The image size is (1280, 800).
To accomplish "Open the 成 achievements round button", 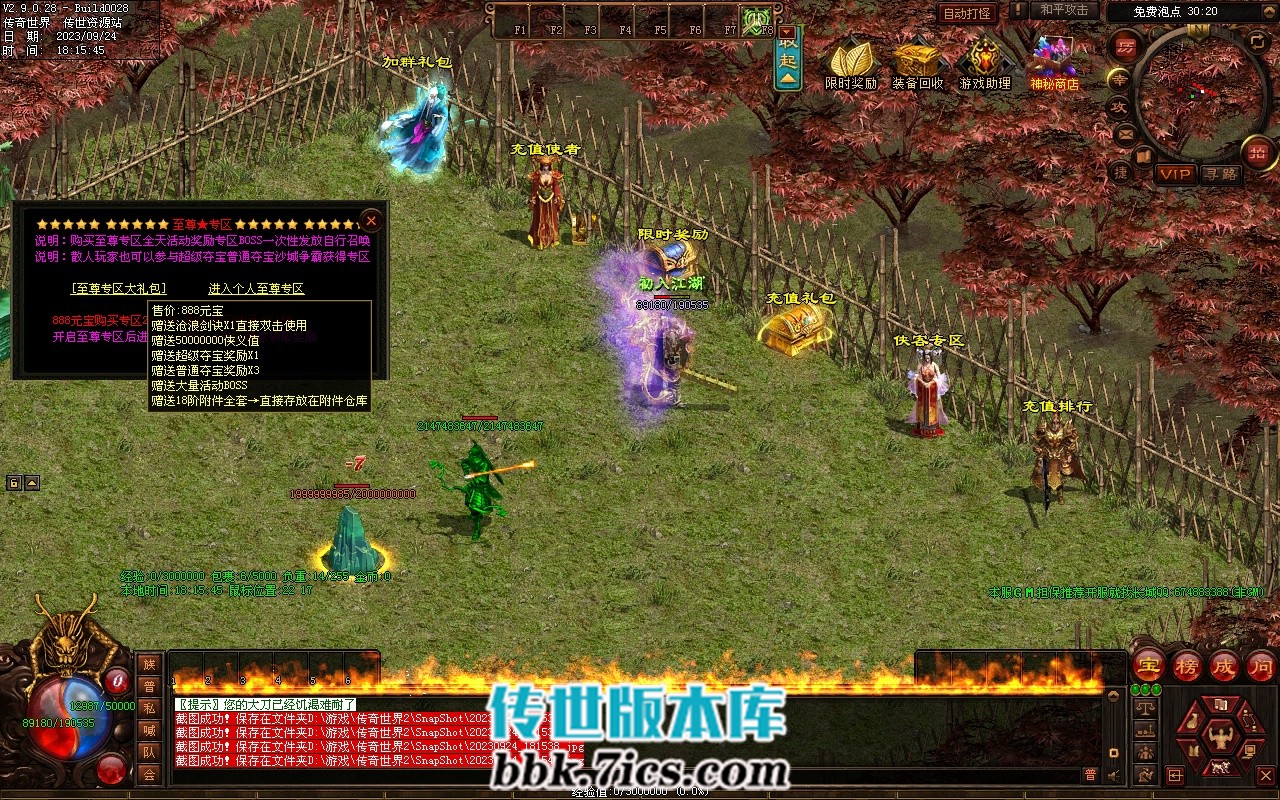I will coord(1224,665).
